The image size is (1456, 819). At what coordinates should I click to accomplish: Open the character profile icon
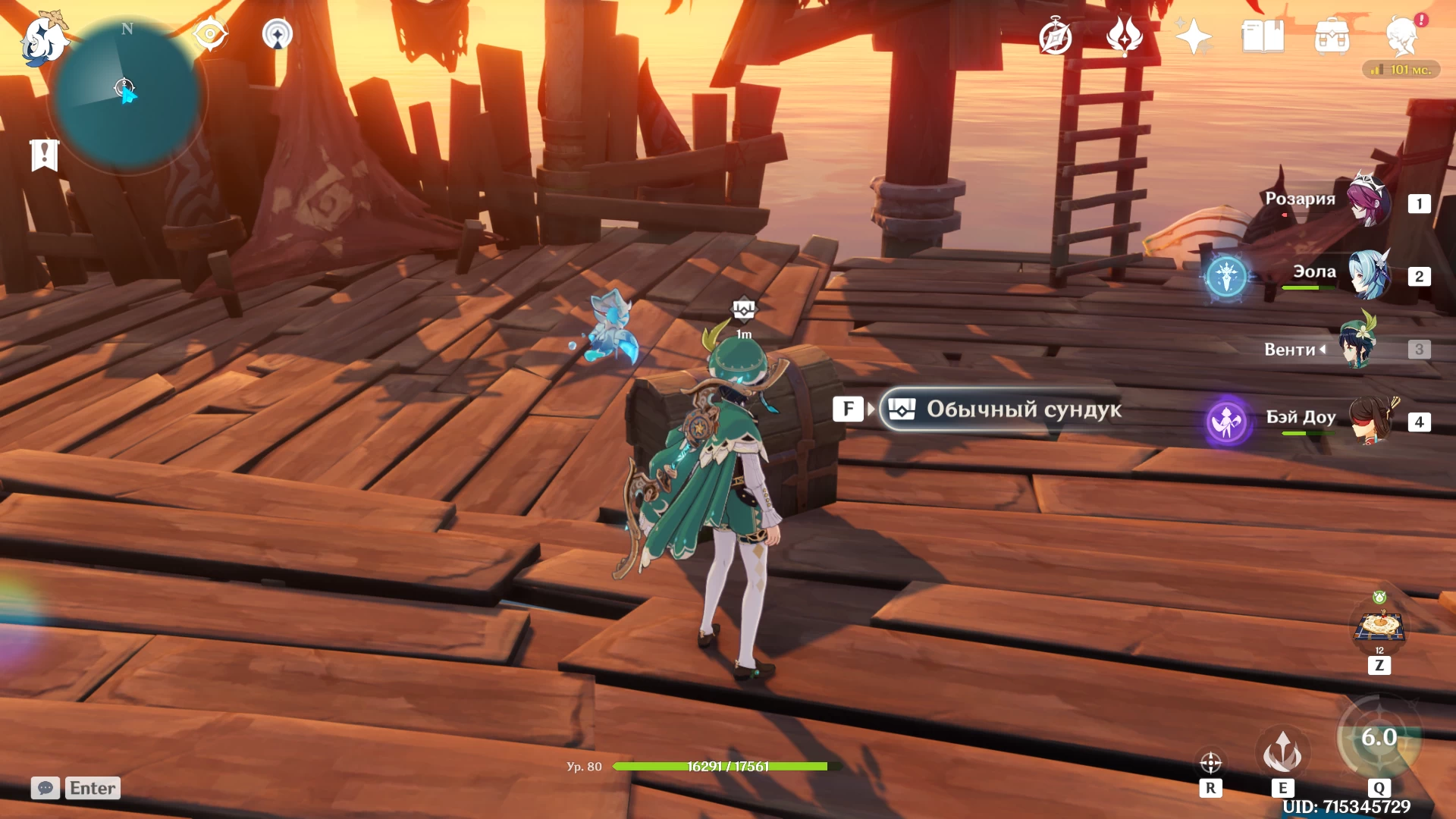pos(1401,36)
